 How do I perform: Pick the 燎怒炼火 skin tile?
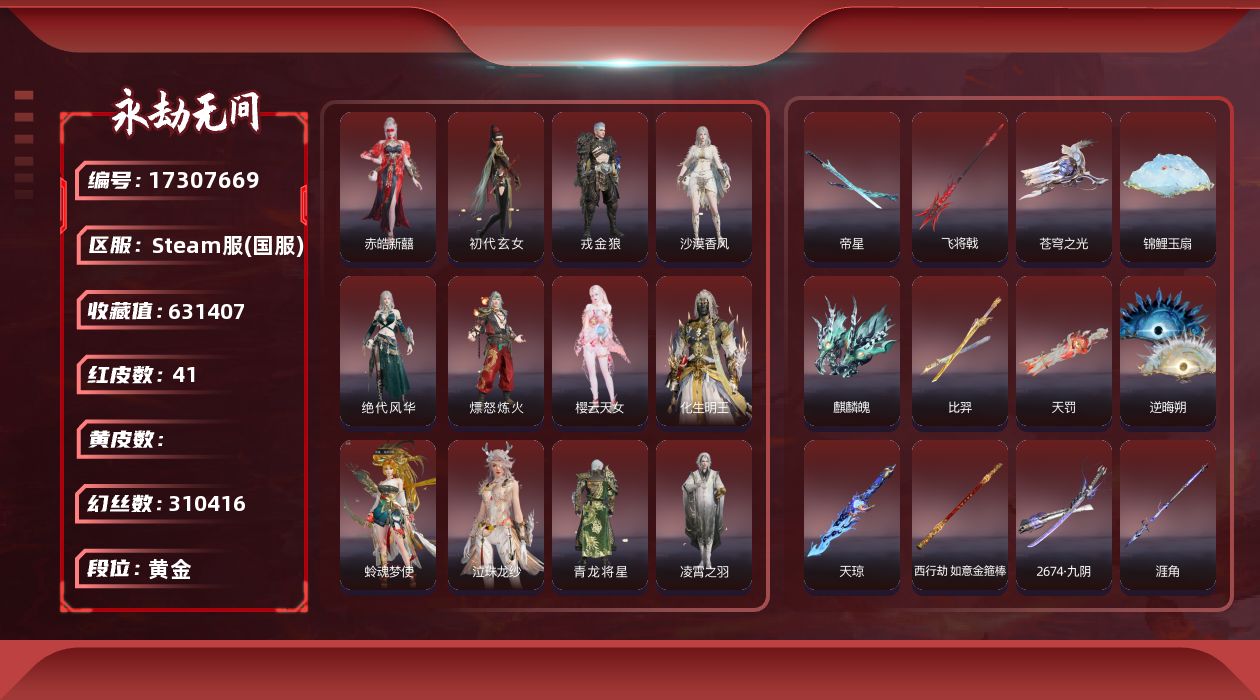click(x=496, y=351)
